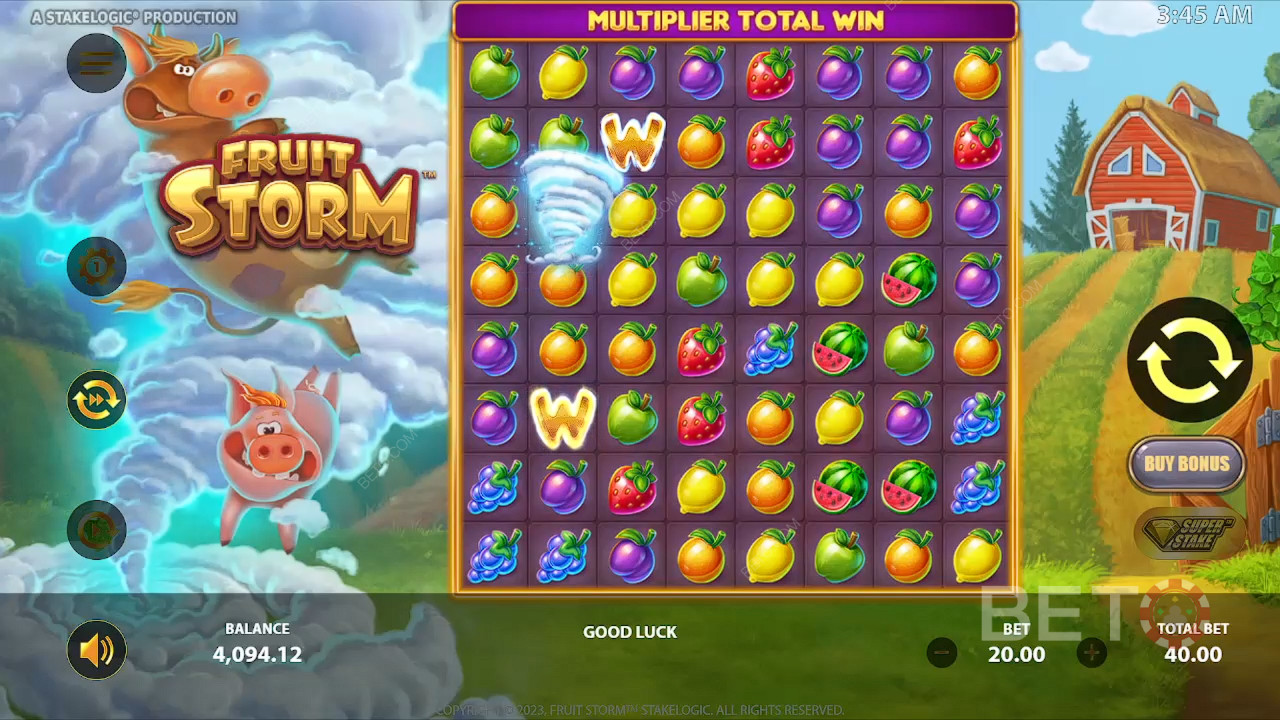Image resolution: width=1280 pixels, height=720 pixels.
Task: Decrease the bet with the minus button
Action: (942, 653)
